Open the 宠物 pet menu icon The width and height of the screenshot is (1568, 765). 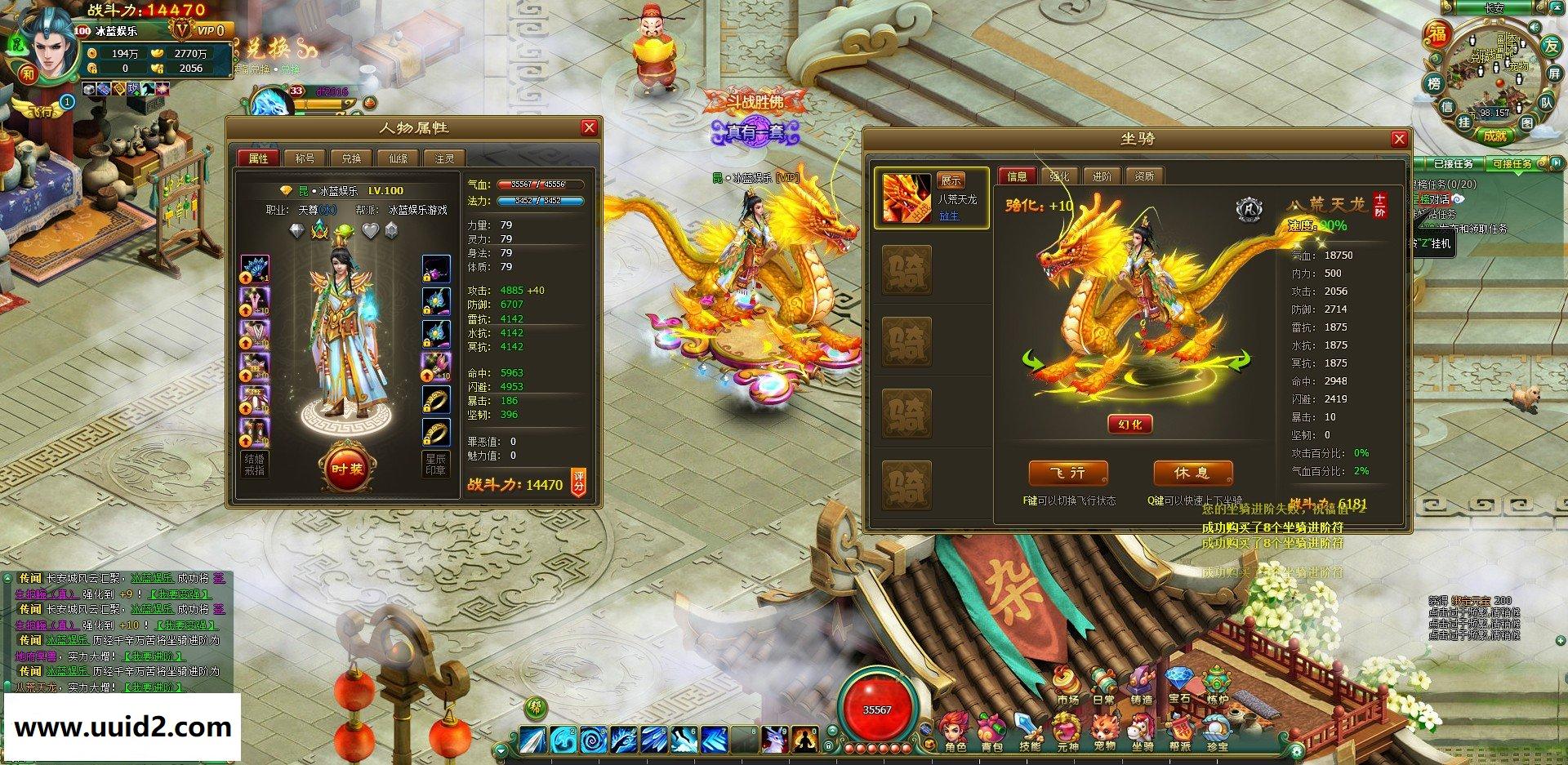point(1104,730)
